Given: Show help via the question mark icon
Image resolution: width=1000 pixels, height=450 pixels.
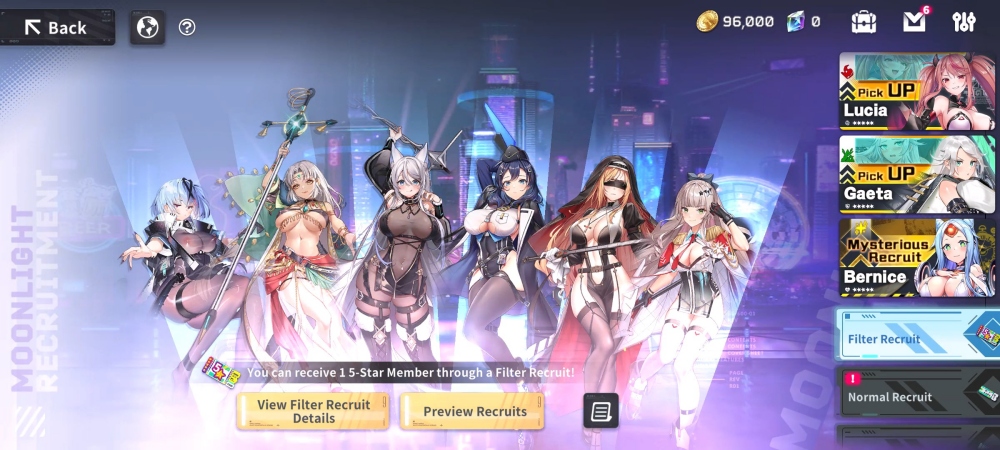Looking at the screenshot, I should tap(187, 27).
